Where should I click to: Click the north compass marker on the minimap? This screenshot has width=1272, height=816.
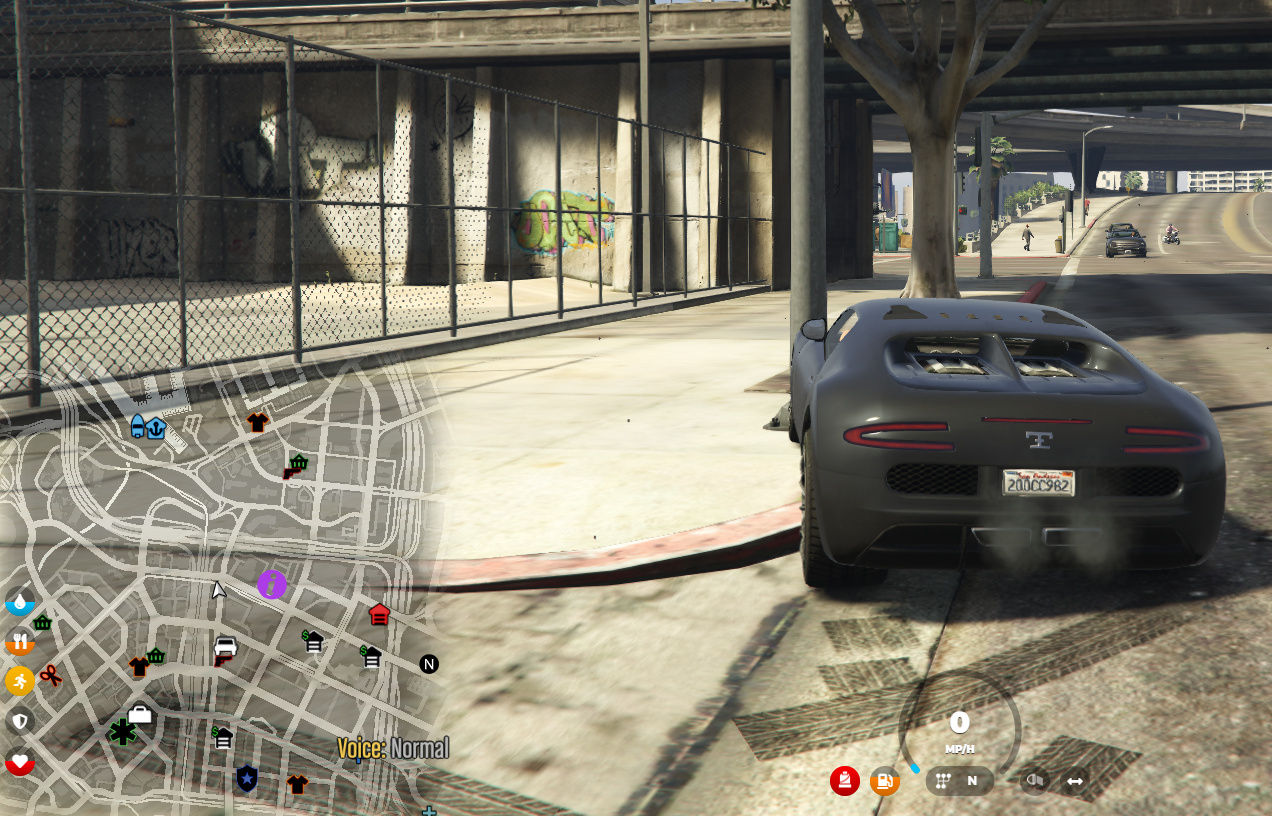pos(429,664)
